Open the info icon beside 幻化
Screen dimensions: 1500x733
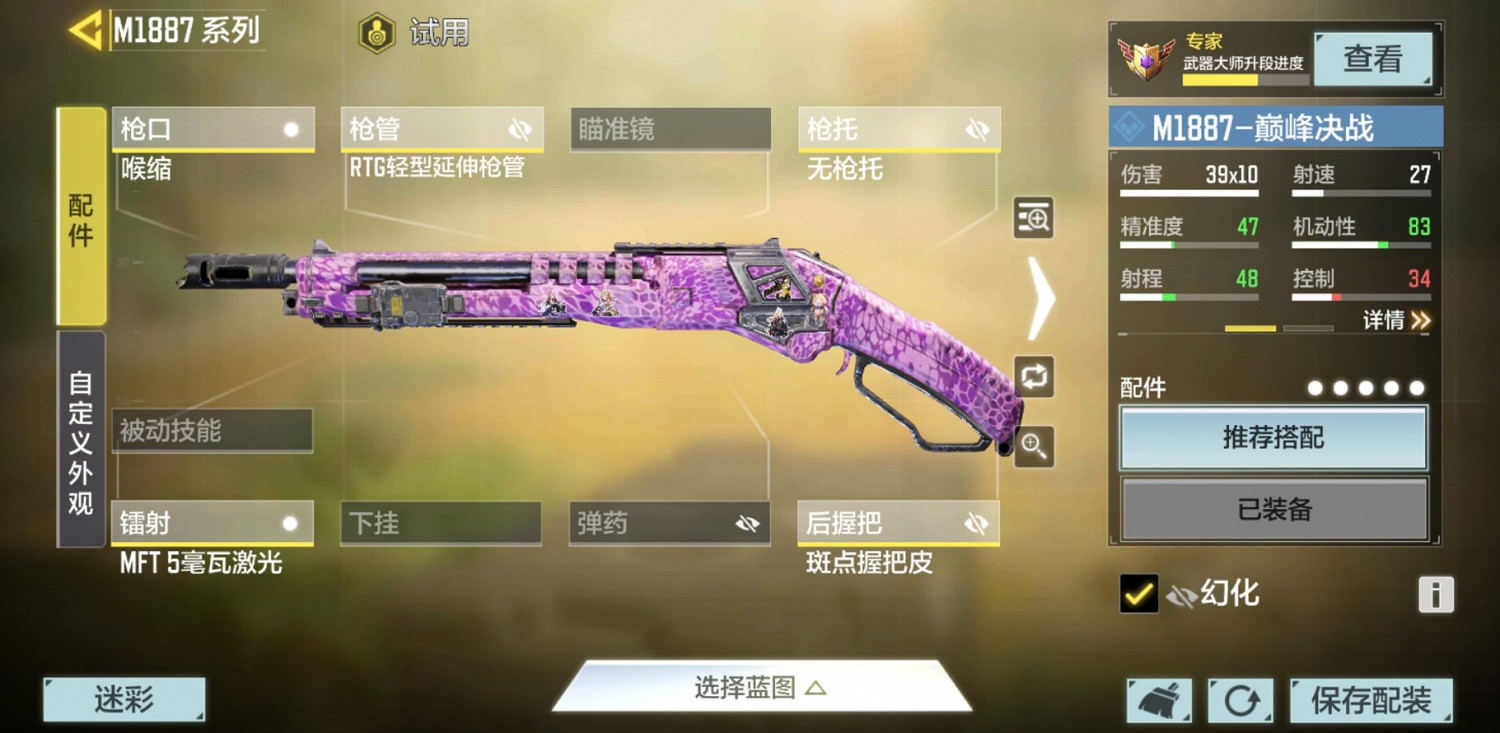[1435, 594]
